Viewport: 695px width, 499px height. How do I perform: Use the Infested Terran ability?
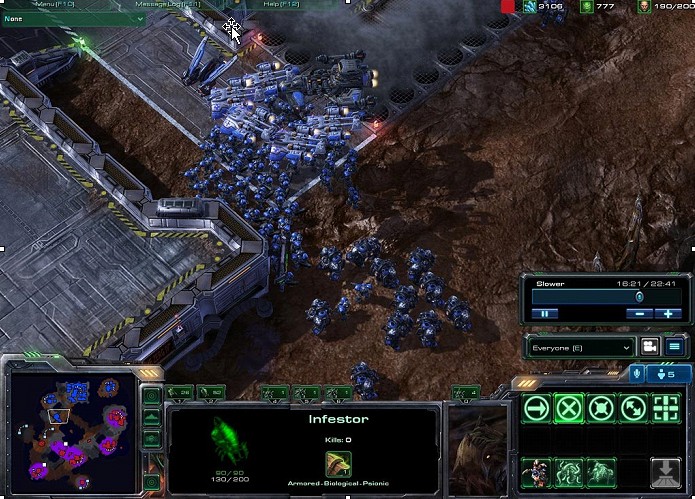(x=537, y=471)
